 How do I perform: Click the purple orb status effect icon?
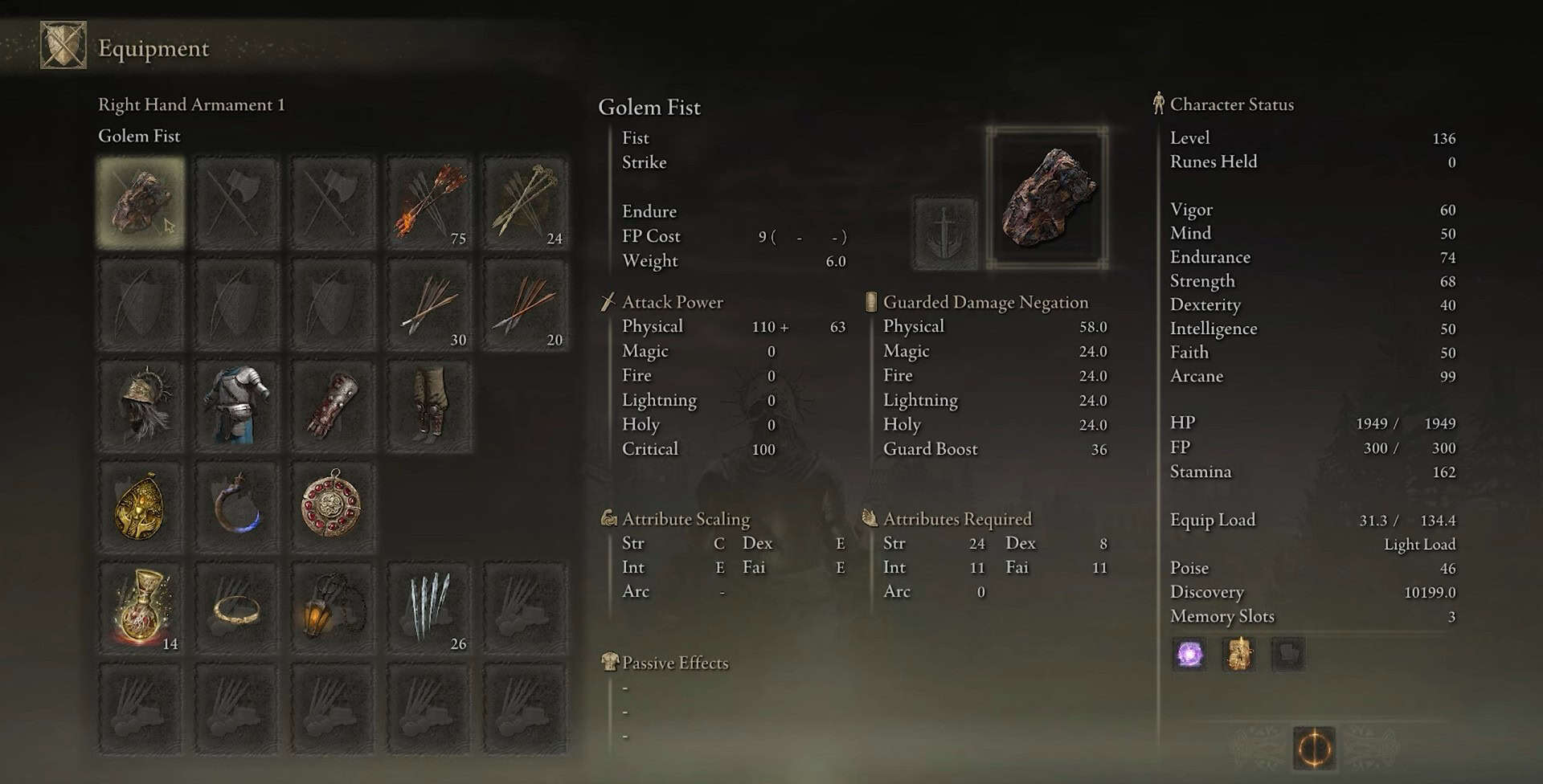point(1189,654)
